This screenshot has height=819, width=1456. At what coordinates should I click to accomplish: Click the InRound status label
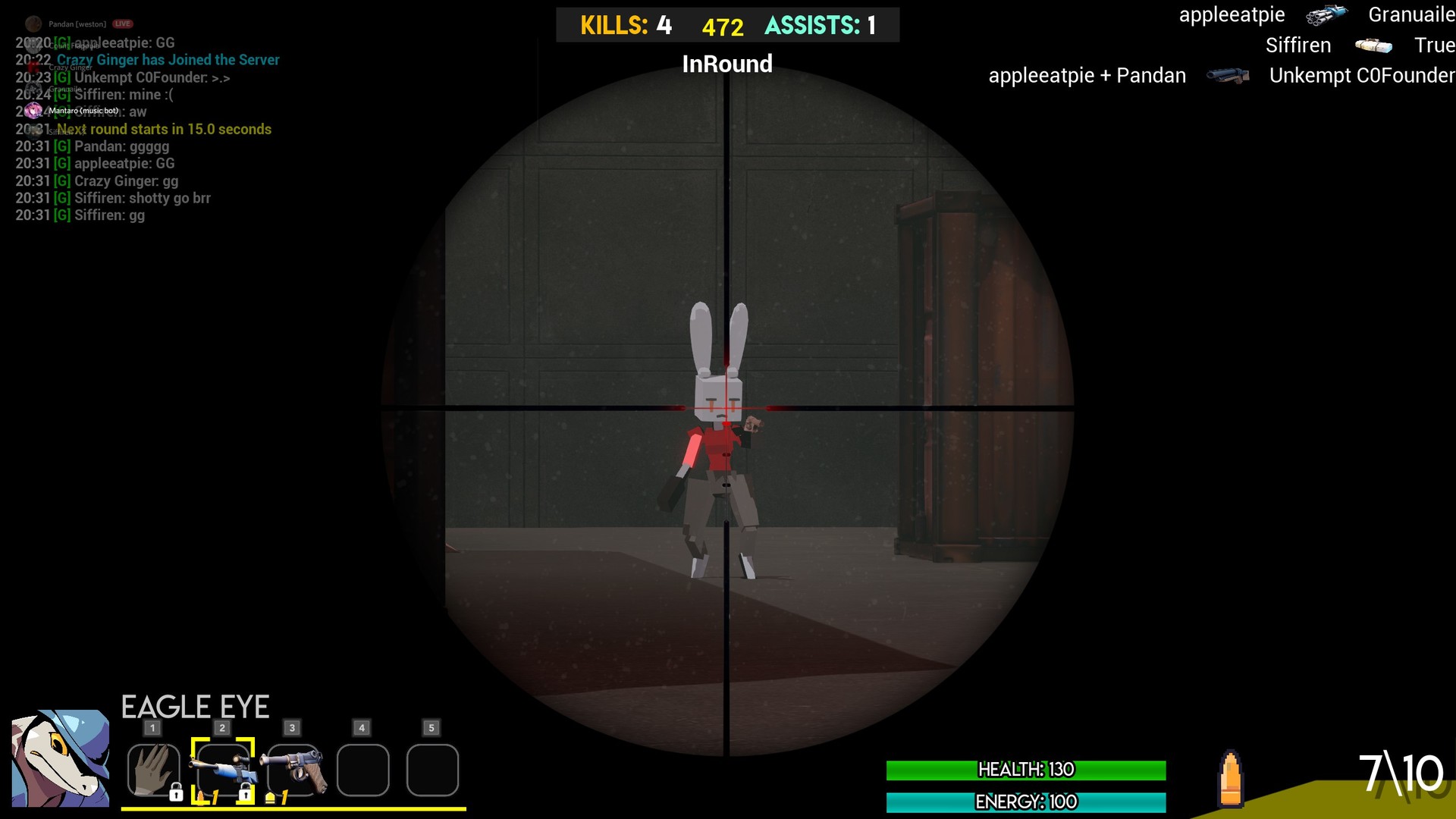[727, 64]
